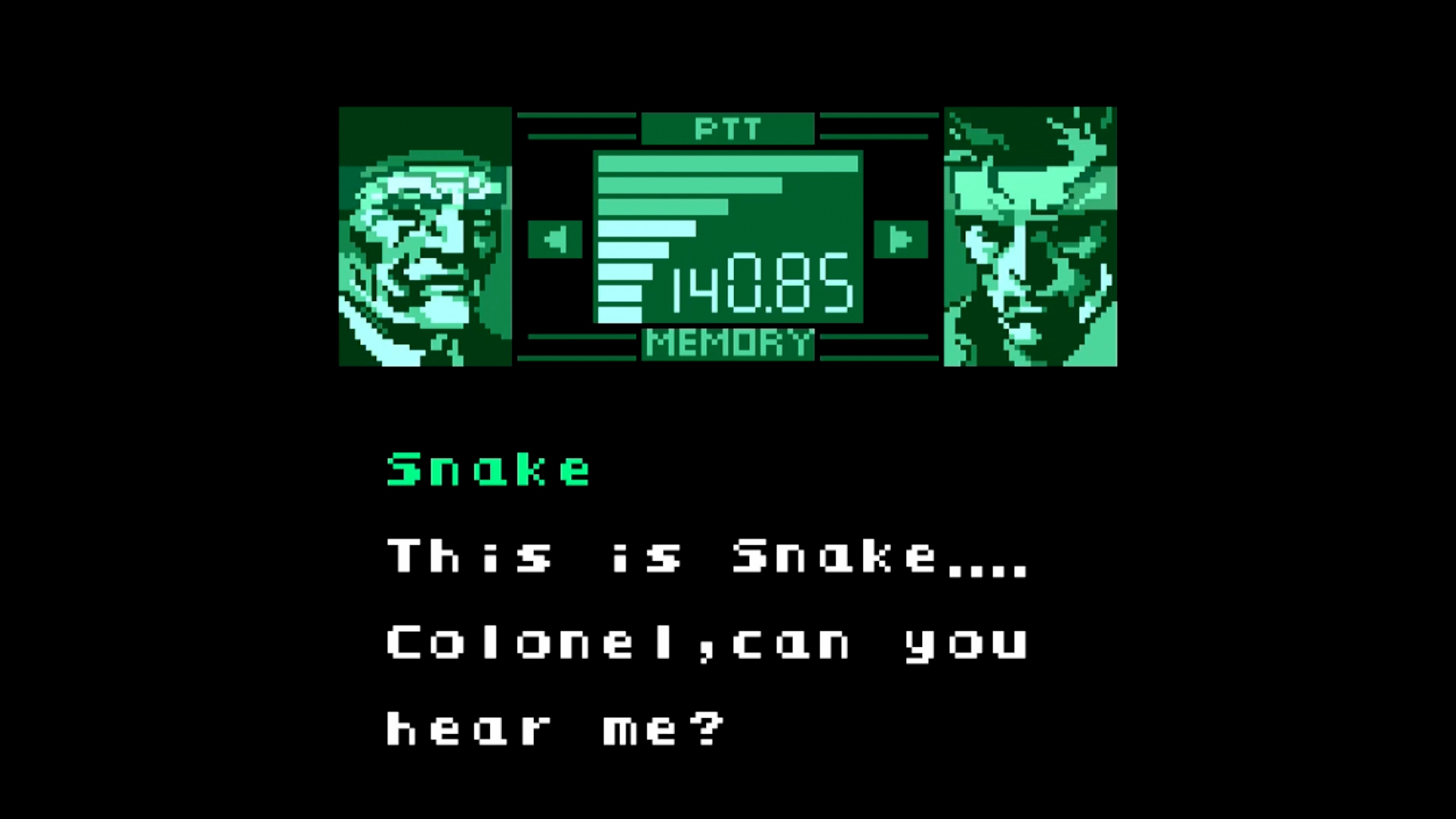Screen dimensions: 1456x819
Task: Toggle the MEMORY frequency store function
Action: point(726,343)
